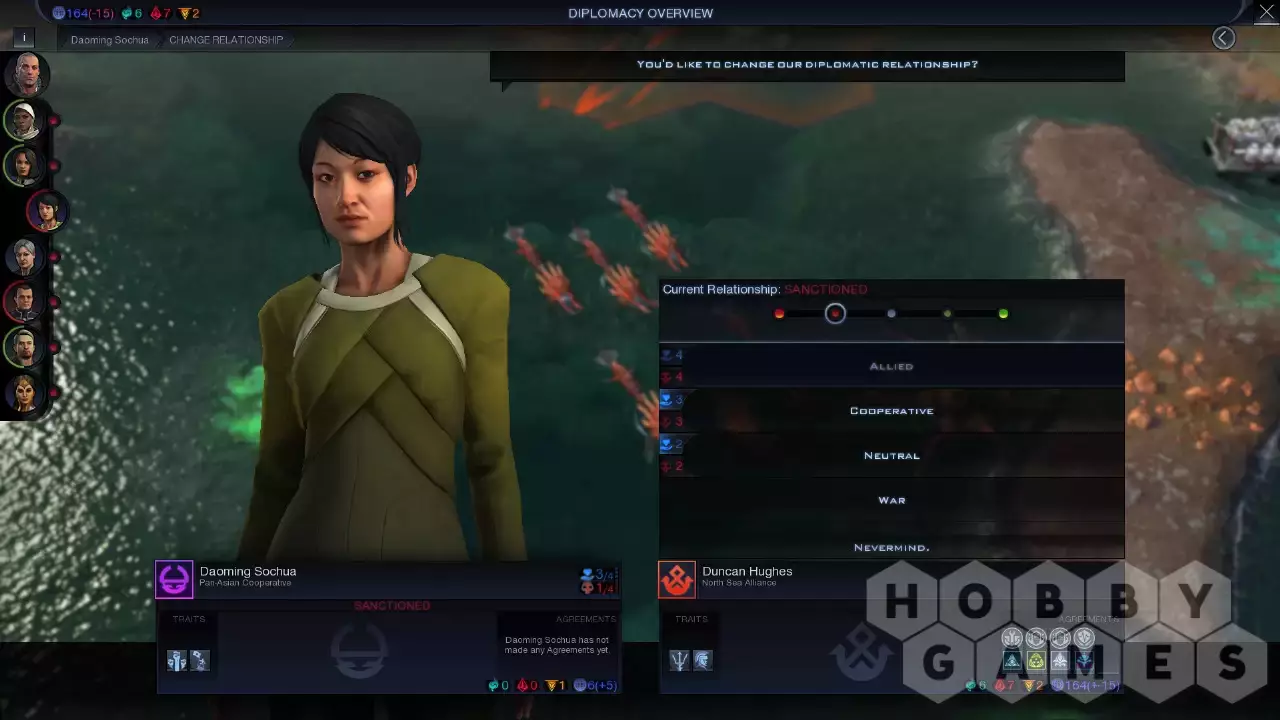Close the Diplomacy Overview with the X
Viewport: 1280px width, 720px height.
tap(1266, 13)
